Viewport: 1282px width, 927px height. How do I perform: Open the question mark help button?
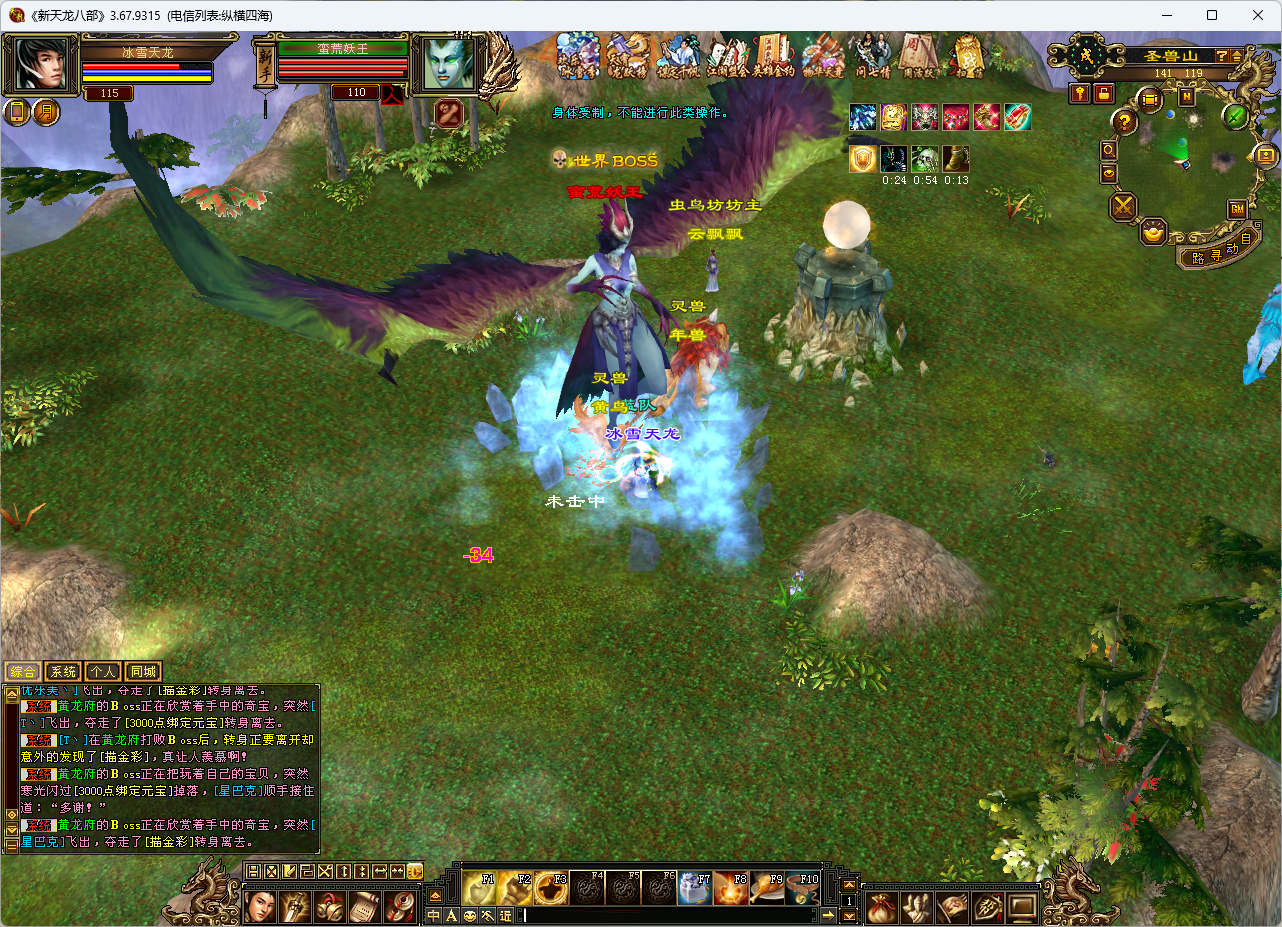click(1125, 122)
